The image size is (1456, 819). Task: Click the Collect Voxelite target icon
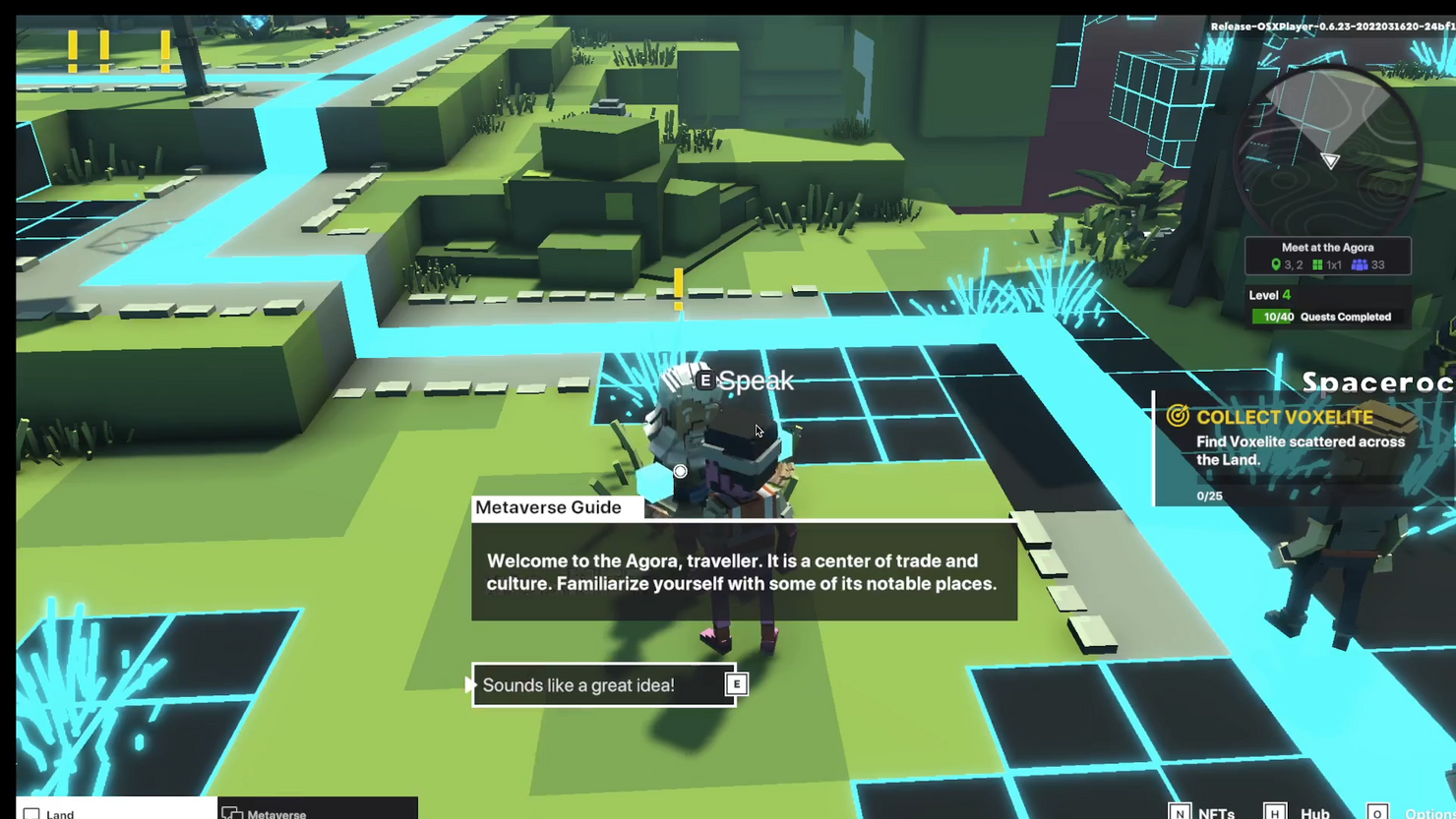coord(1178,417)
